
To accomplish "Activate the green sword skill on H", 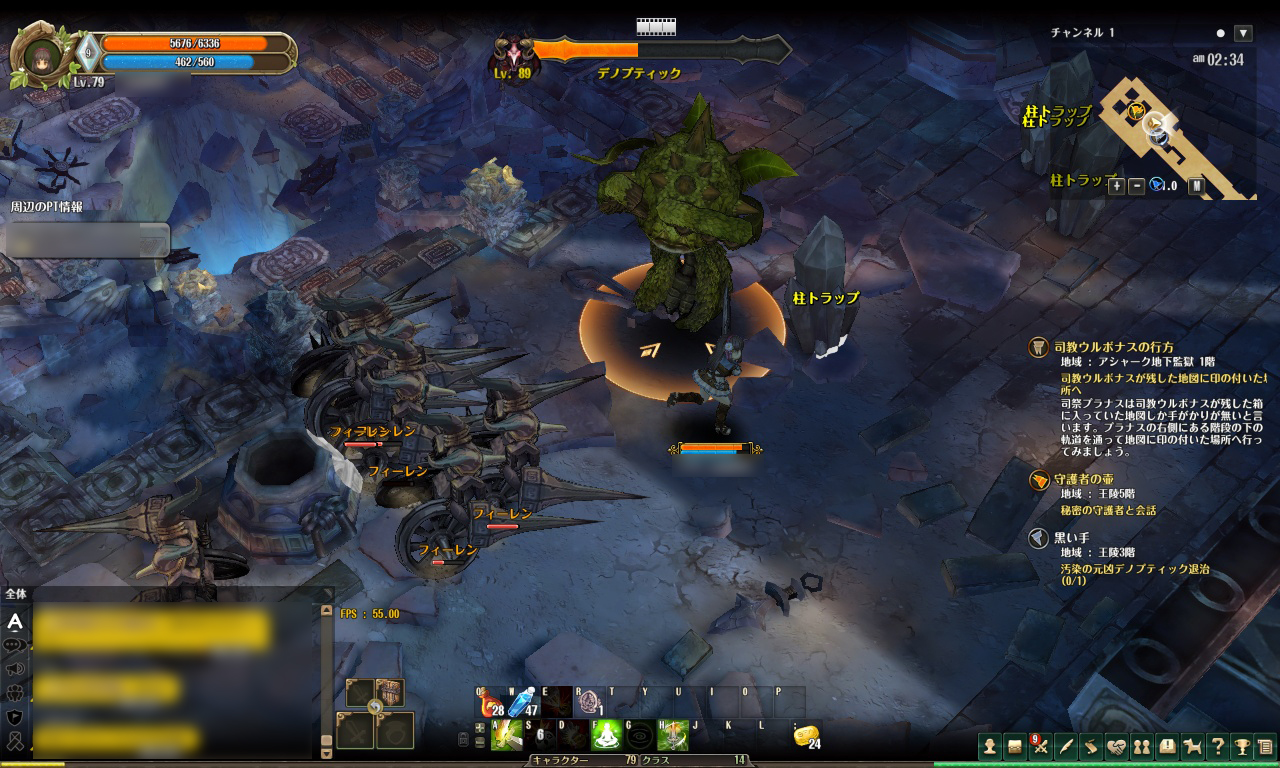I will click(x=673, y=736).
